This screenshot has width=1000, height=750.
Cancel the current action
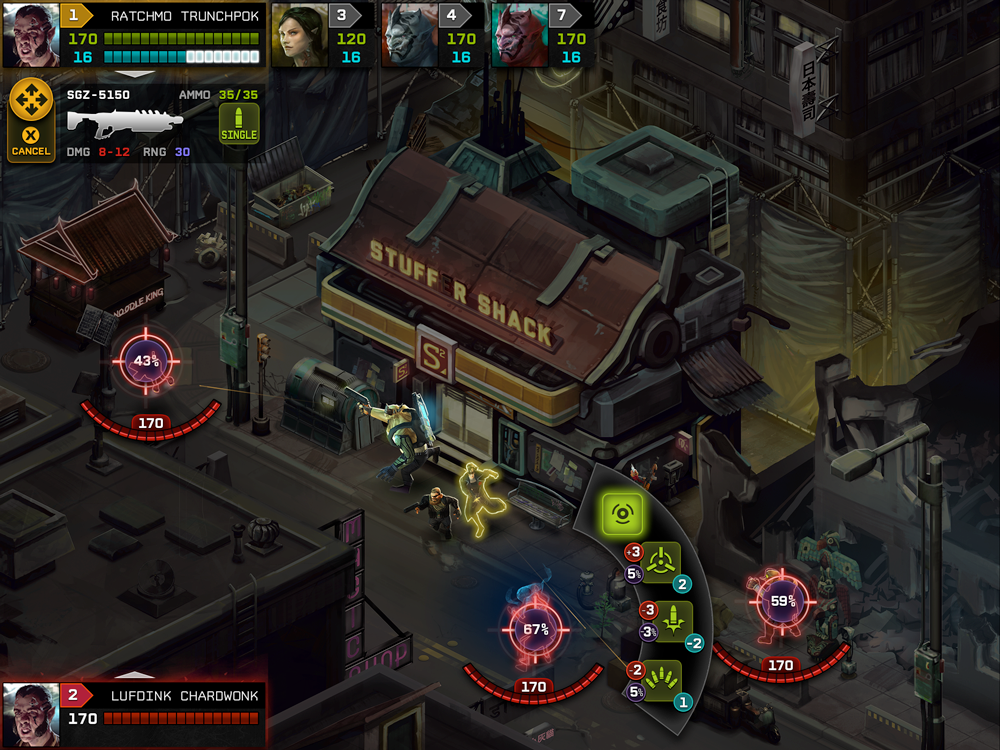pos(30,141)
